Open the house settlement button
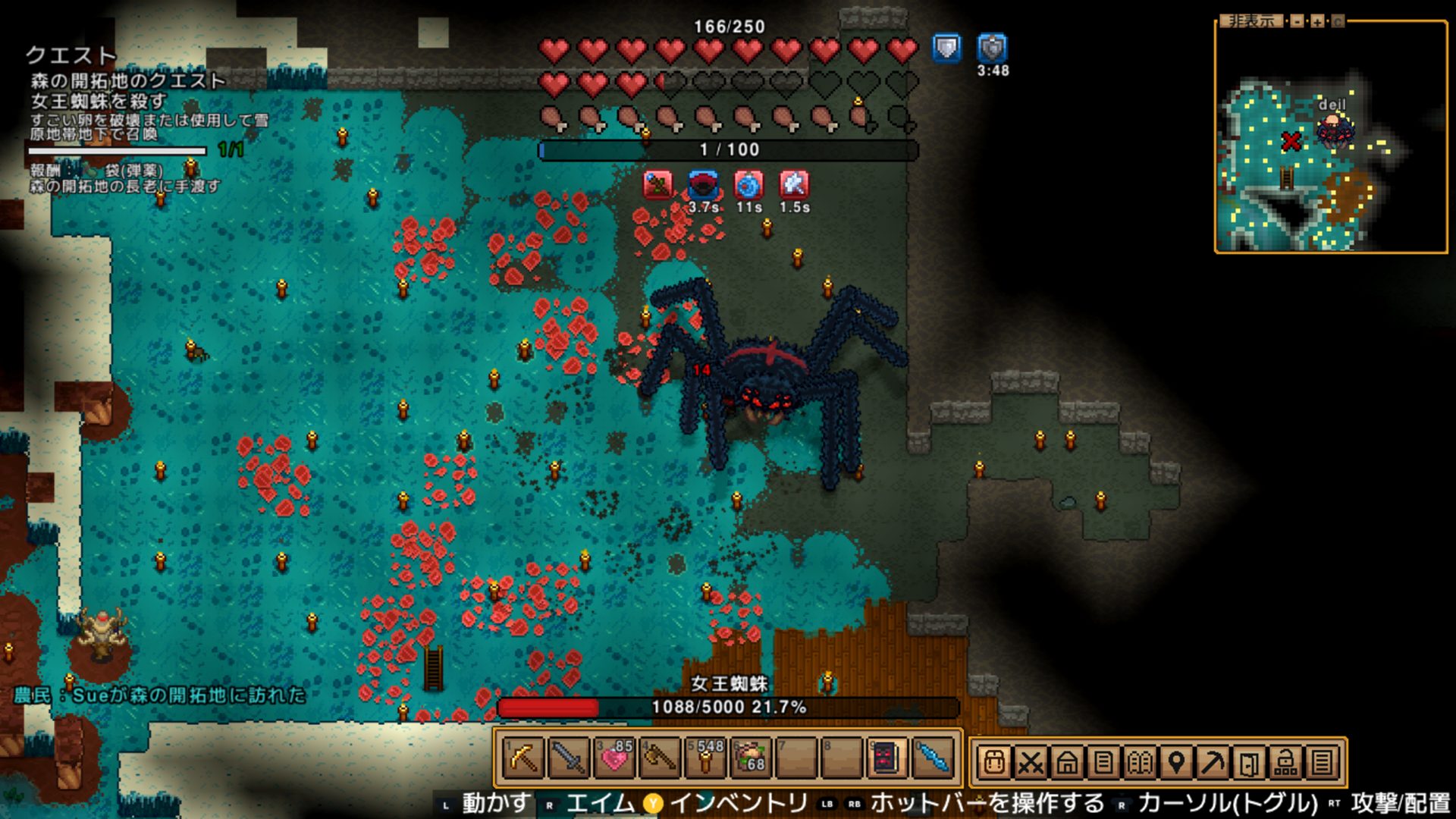This screenshot has height=819, width=1456. point(1067,761)
